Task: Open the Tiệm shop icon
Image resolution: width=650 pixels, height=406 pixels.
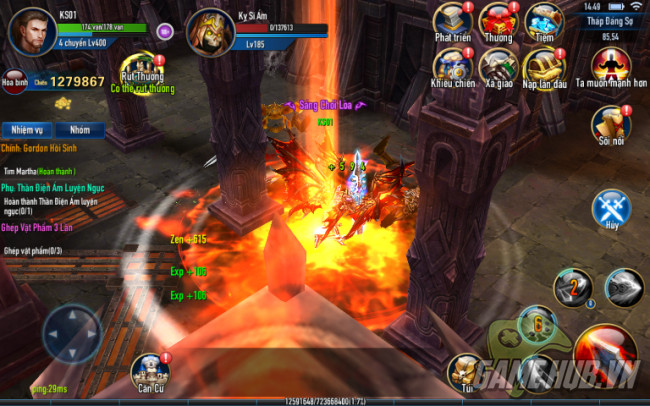Action: point(544,22)
